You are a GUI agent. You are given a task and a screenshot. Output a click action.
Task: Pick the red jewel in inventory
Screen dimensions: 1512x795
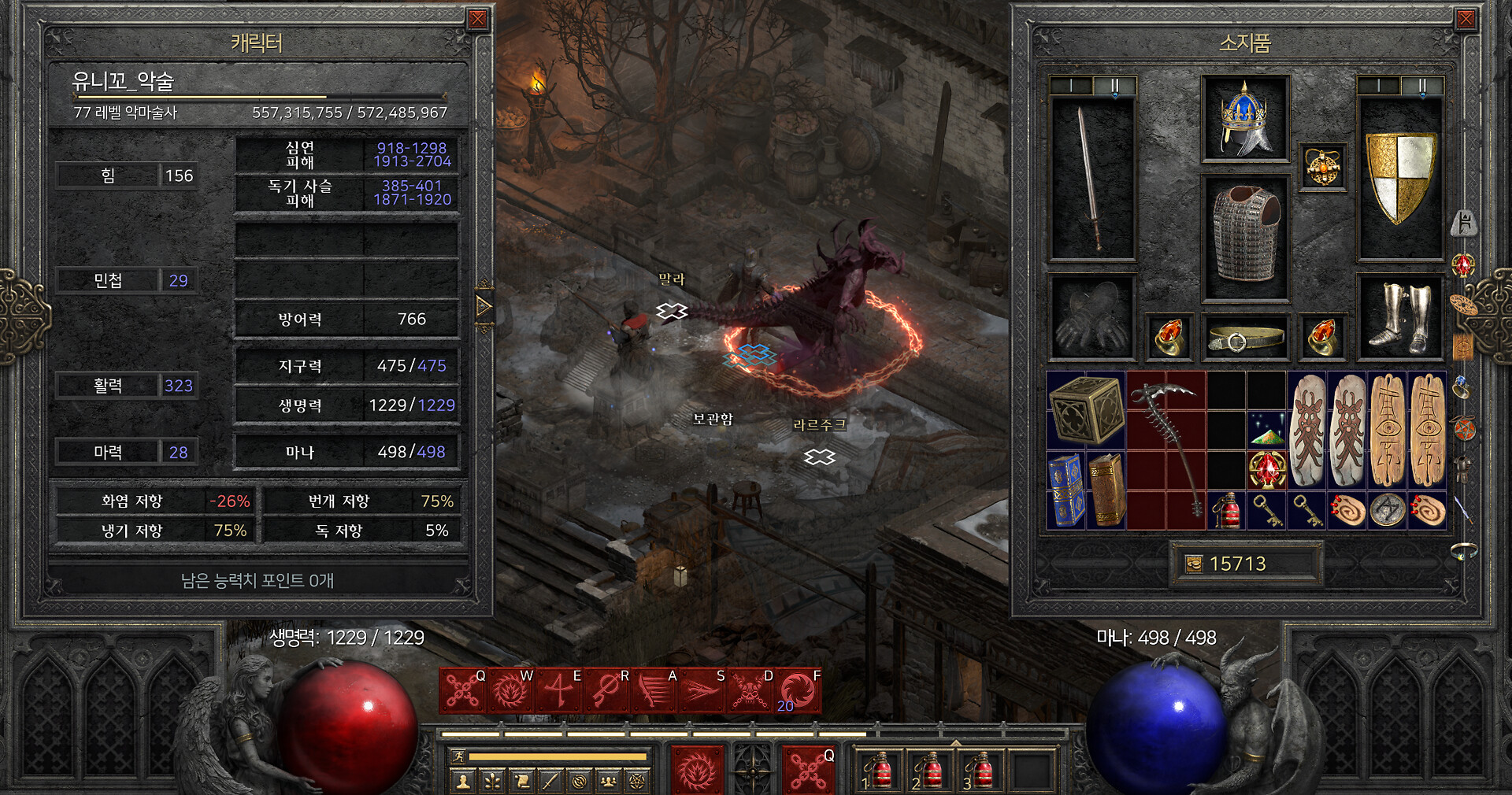tap(1266, 470)
